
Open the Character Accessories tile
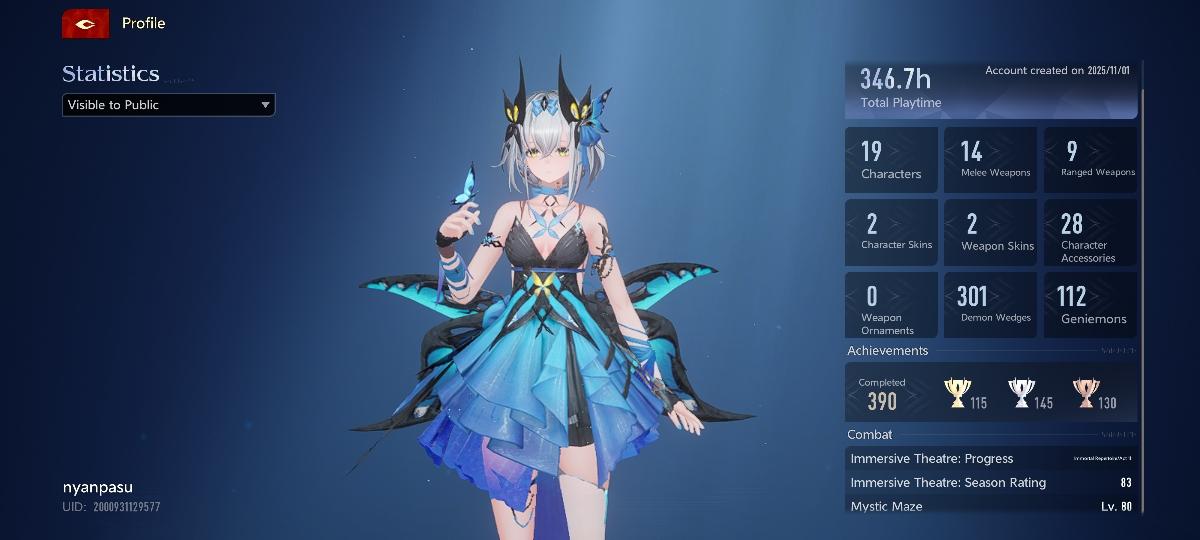pyautogui.click(x=1090, y=232)
